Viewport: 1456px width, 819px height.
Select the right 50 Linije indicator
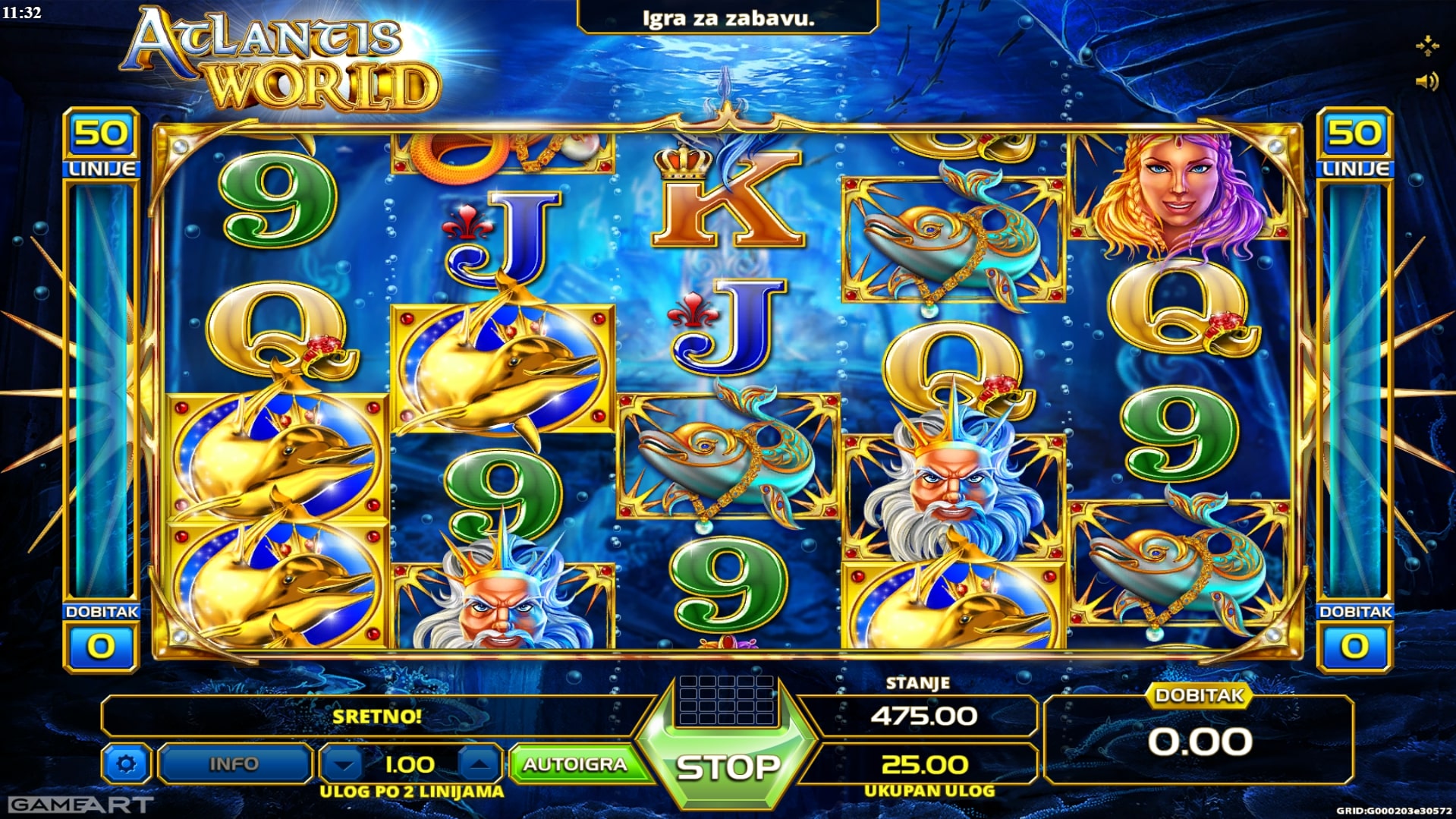[x=1354, y=144]
